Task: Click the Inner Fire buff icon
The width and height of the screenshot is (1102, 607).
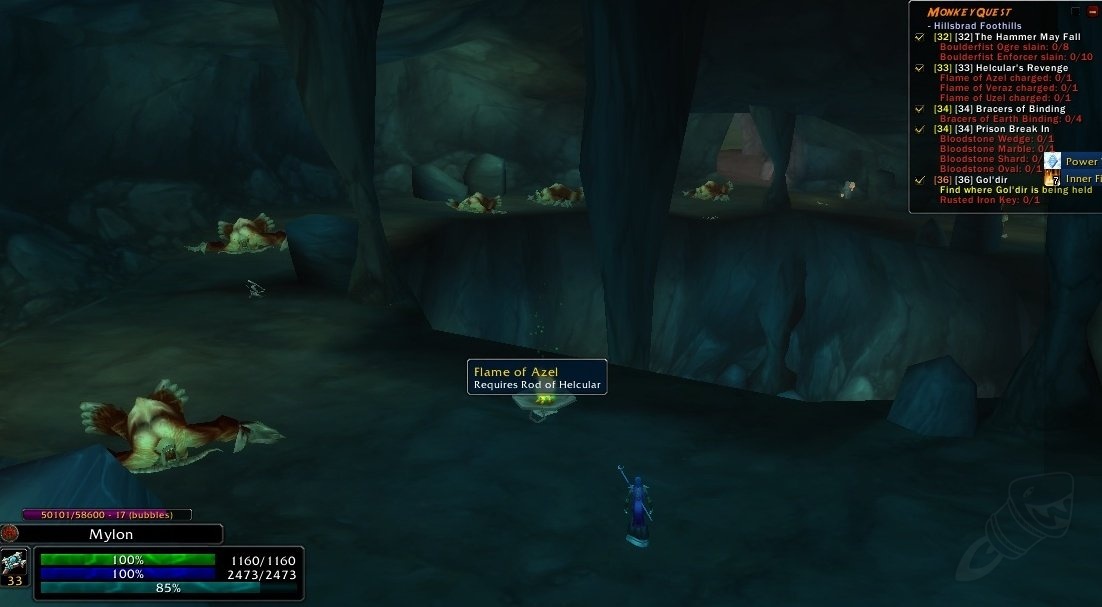Action: 1052,180
